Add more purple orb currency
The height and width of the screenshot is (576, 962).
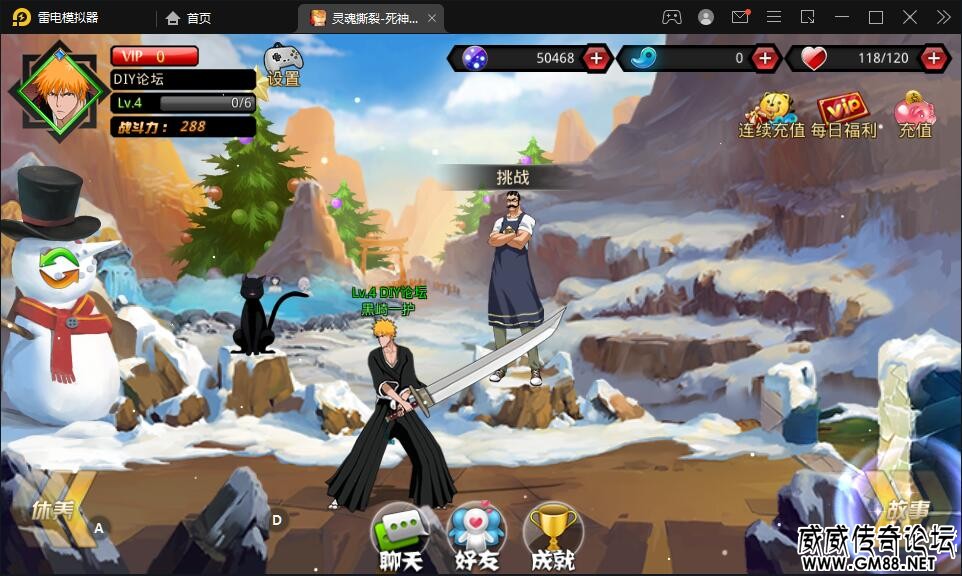[x=596, y=58]
